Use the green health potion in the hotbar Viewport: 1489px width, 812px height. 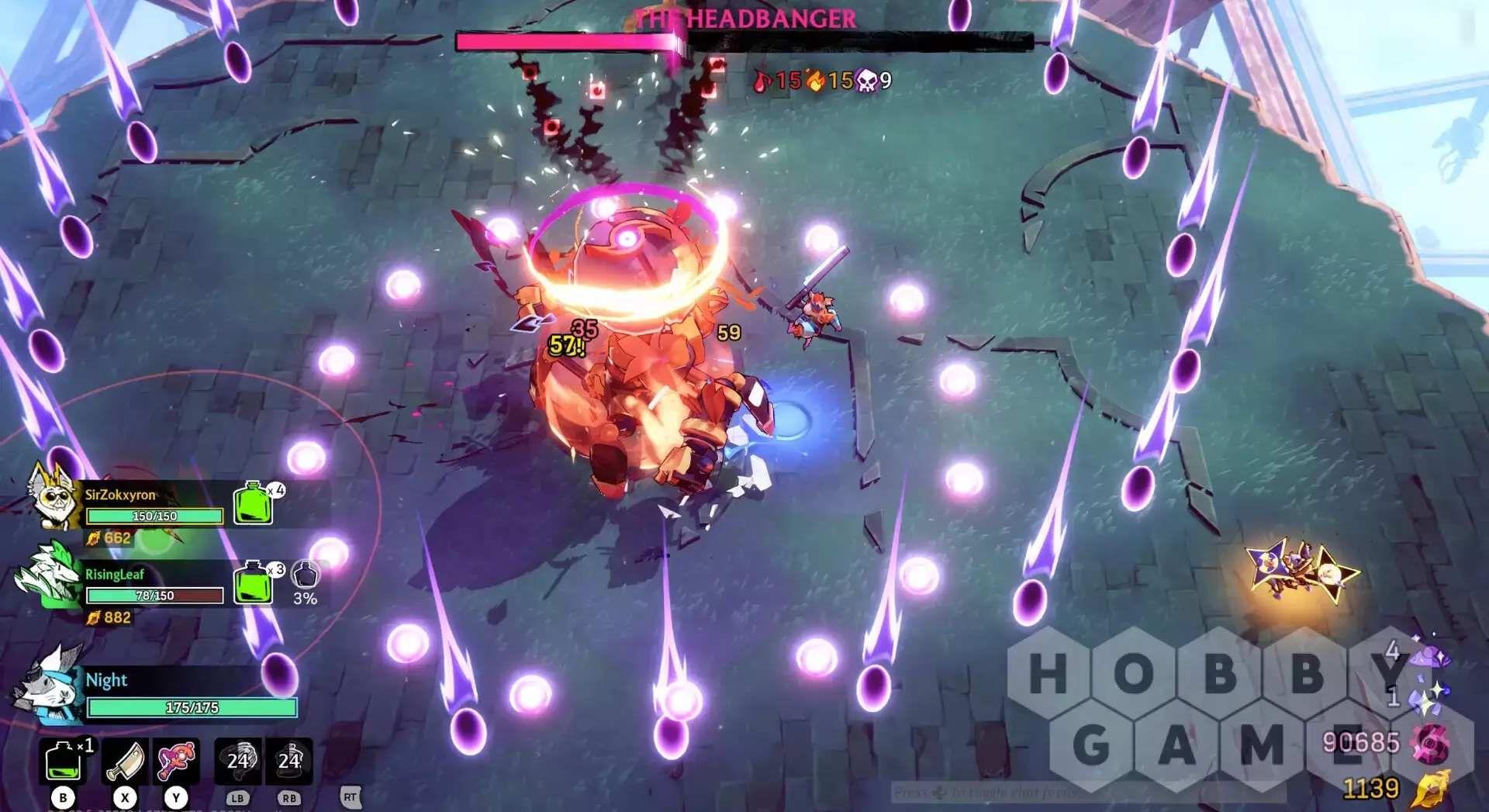point(63,761)
